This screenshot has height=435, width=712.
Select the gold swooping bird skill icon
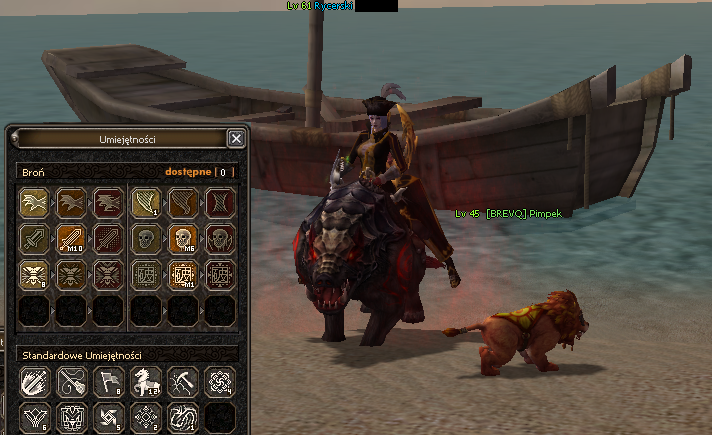coord(33,203)
